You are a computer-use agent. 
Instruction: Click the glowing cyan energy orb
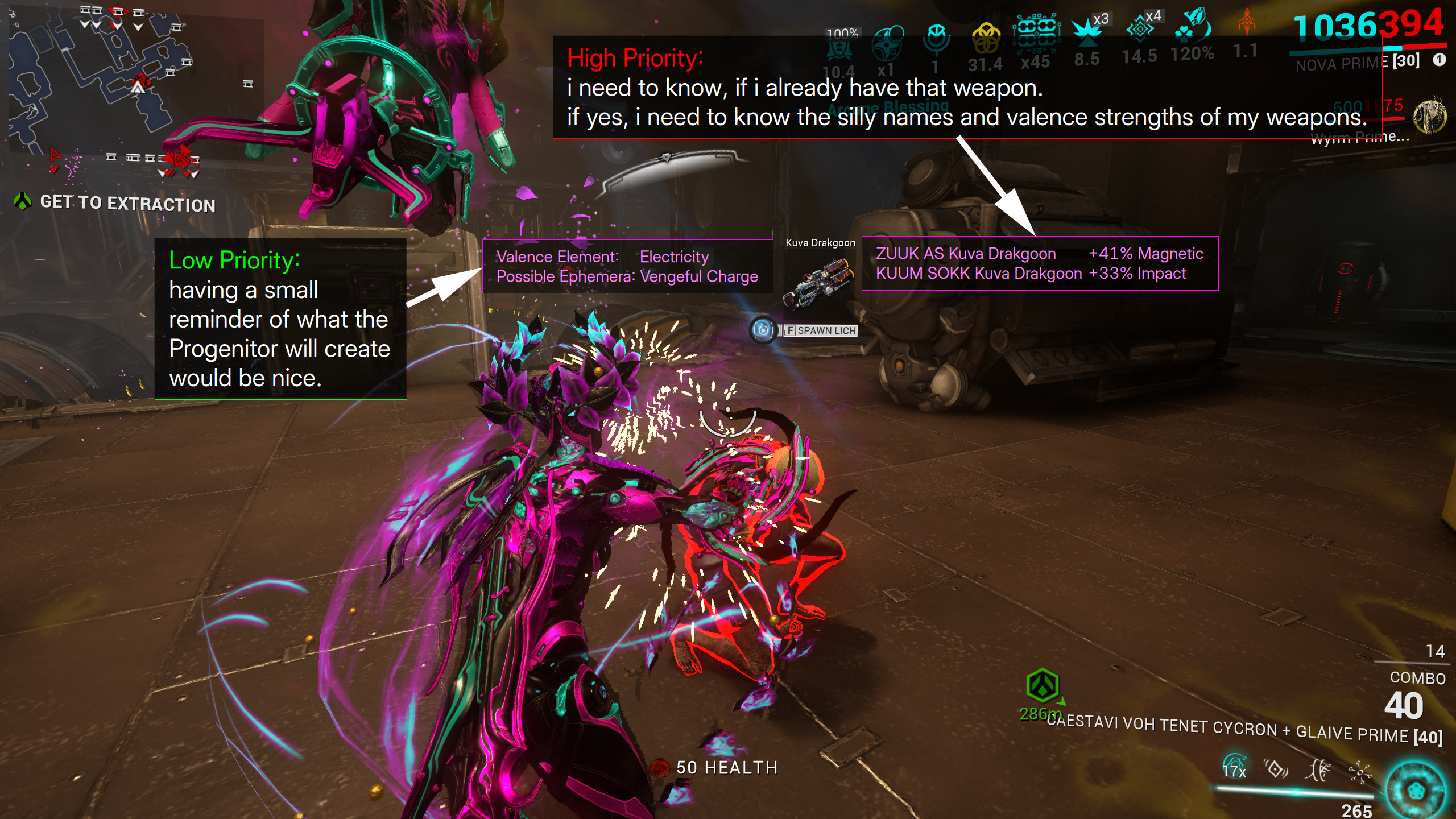point(1415,791)
